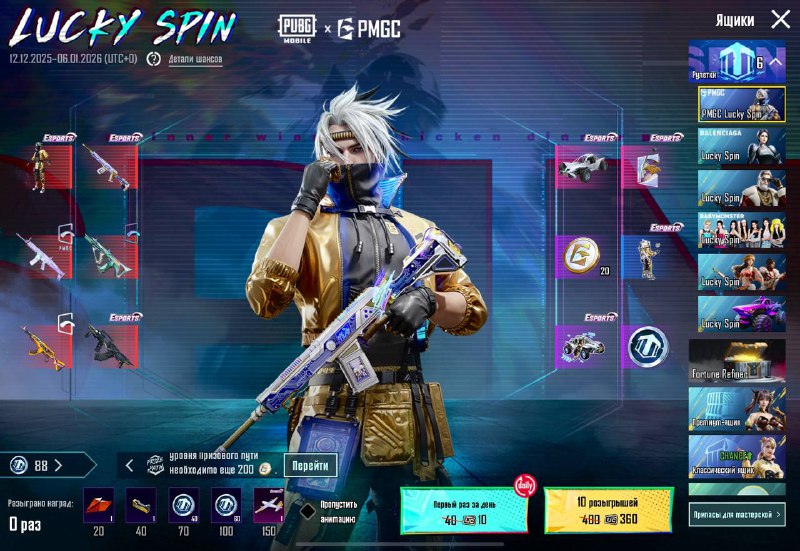Viewport: 800px width, 551px height.
Task: Open the spin odds details link
Action: point(195,59)
